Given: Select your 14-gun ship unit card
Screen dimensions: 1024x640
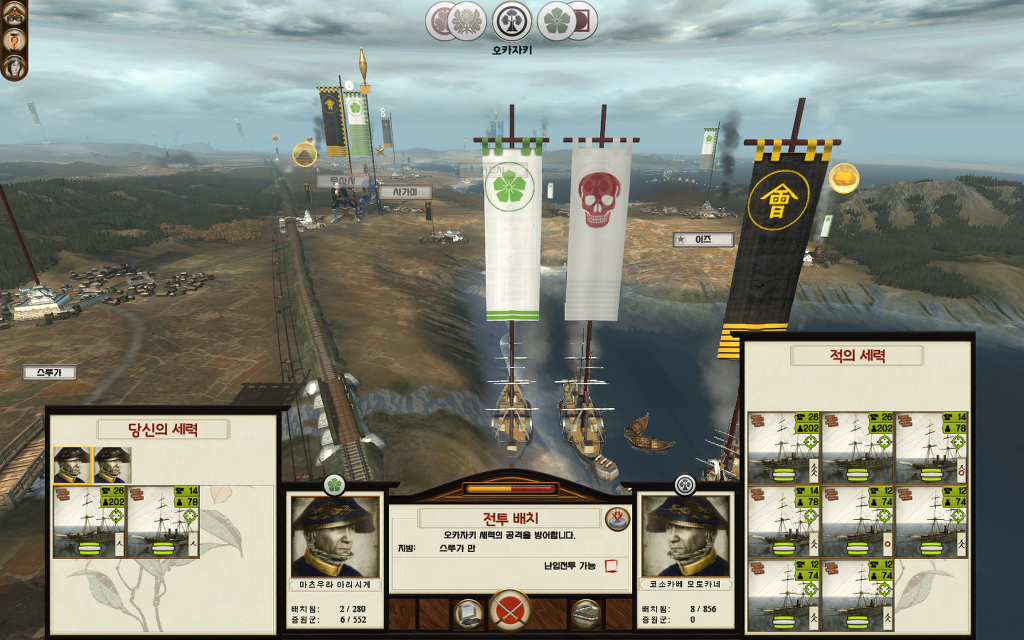Looking at the screenshot, I should point(163,521).
